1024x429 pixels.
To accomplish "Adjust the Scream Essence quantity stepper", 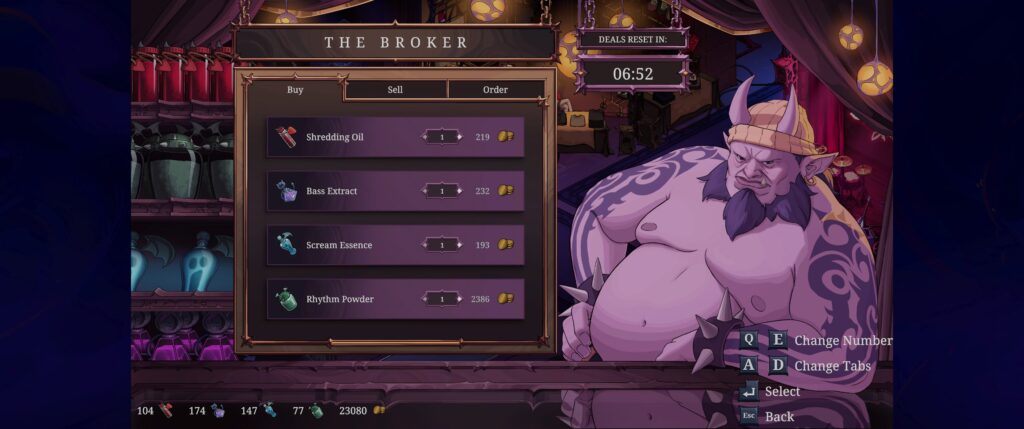I will (442, 245).
